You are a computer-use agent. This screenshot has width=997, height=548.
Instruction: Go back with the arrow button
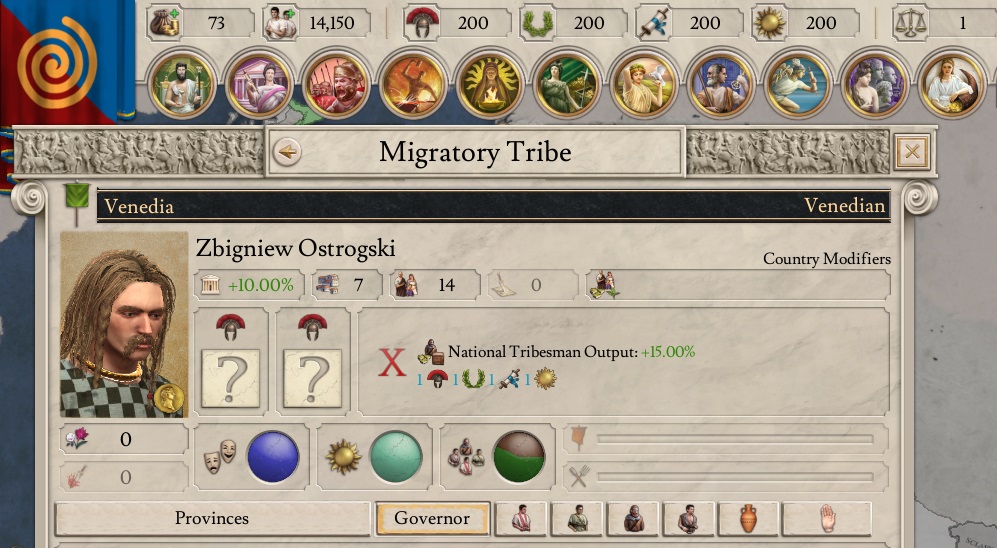tap(288, 152)
